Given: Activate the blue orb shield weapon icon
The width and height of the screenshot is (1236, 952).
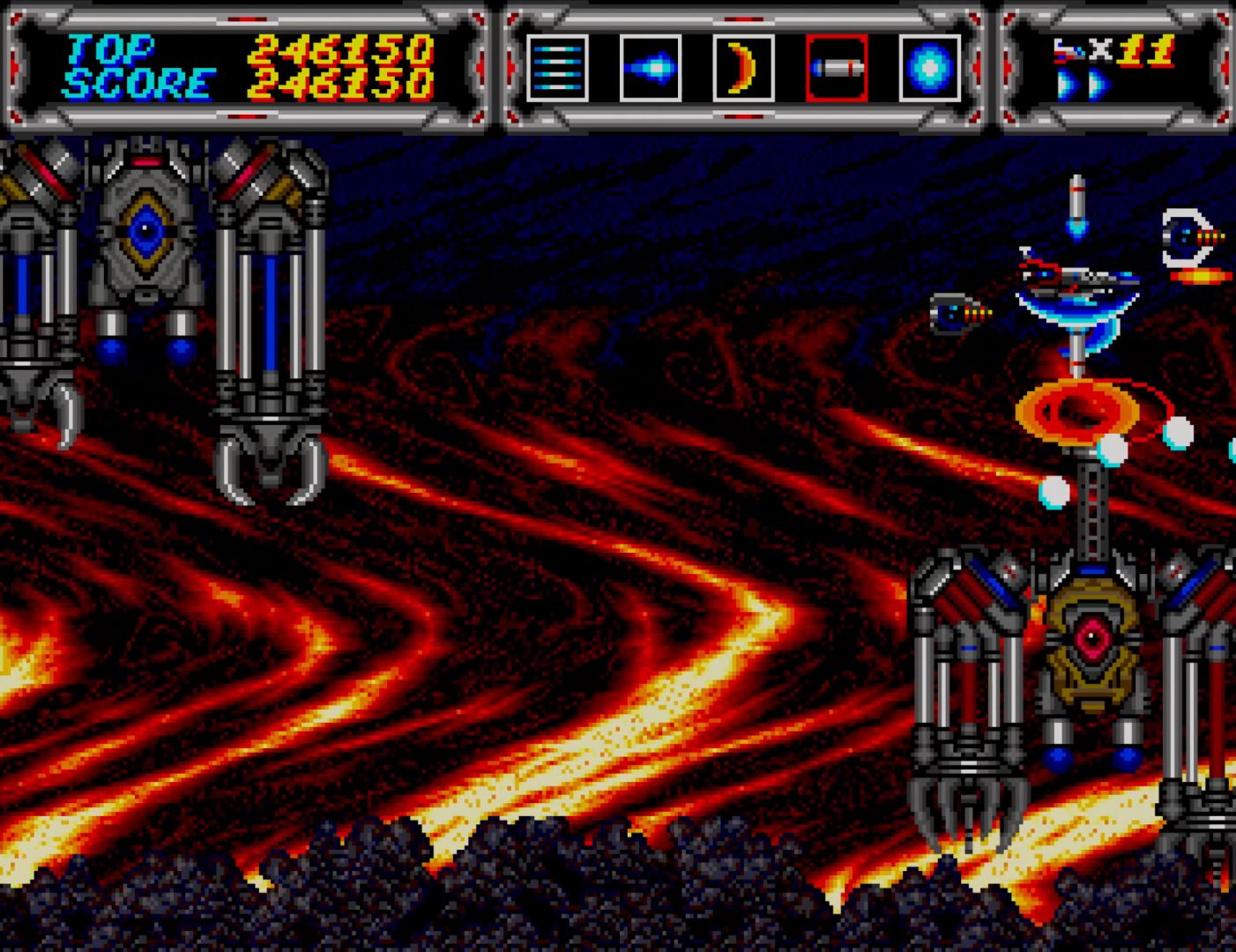Looking at the screenshot, I should click(x=930, y=69).
